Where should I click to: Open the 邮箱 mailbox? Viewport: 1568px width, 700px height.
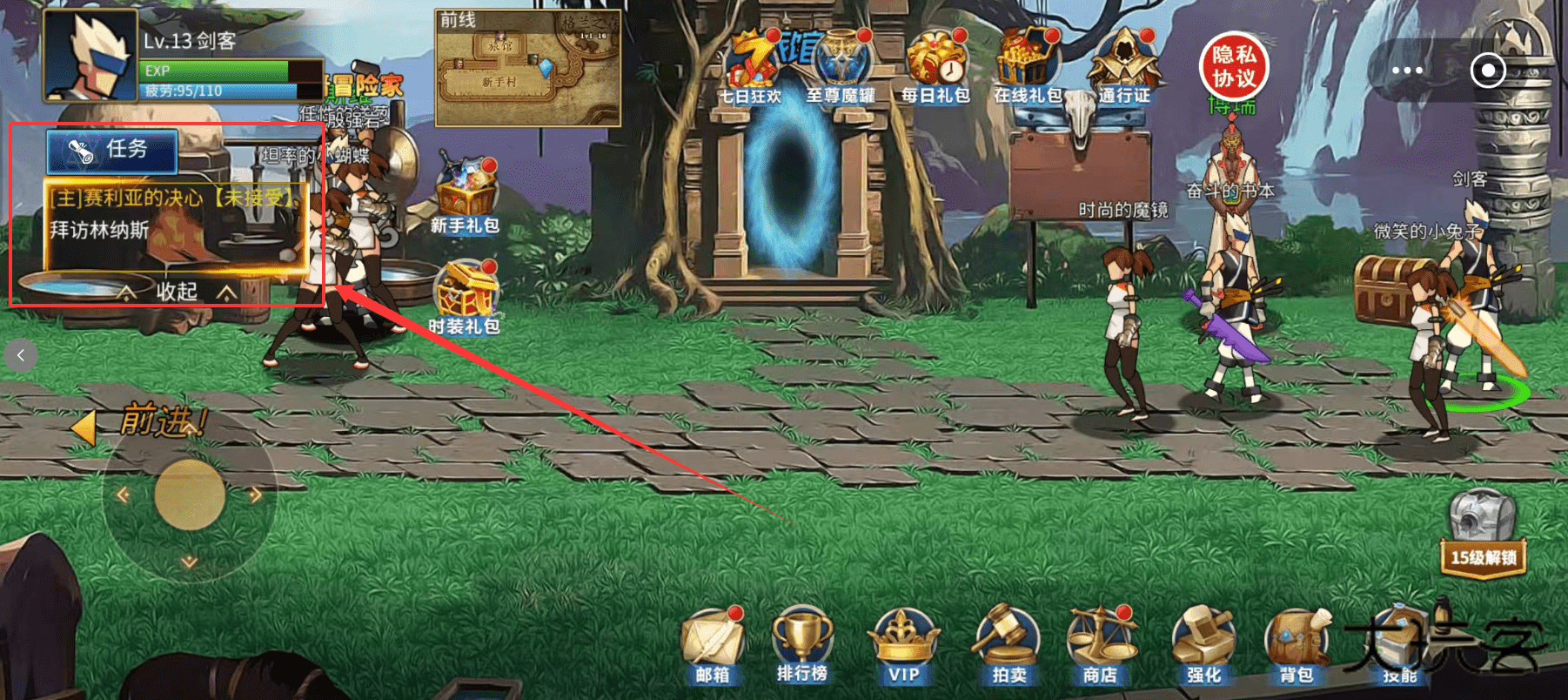click(714, 645)
